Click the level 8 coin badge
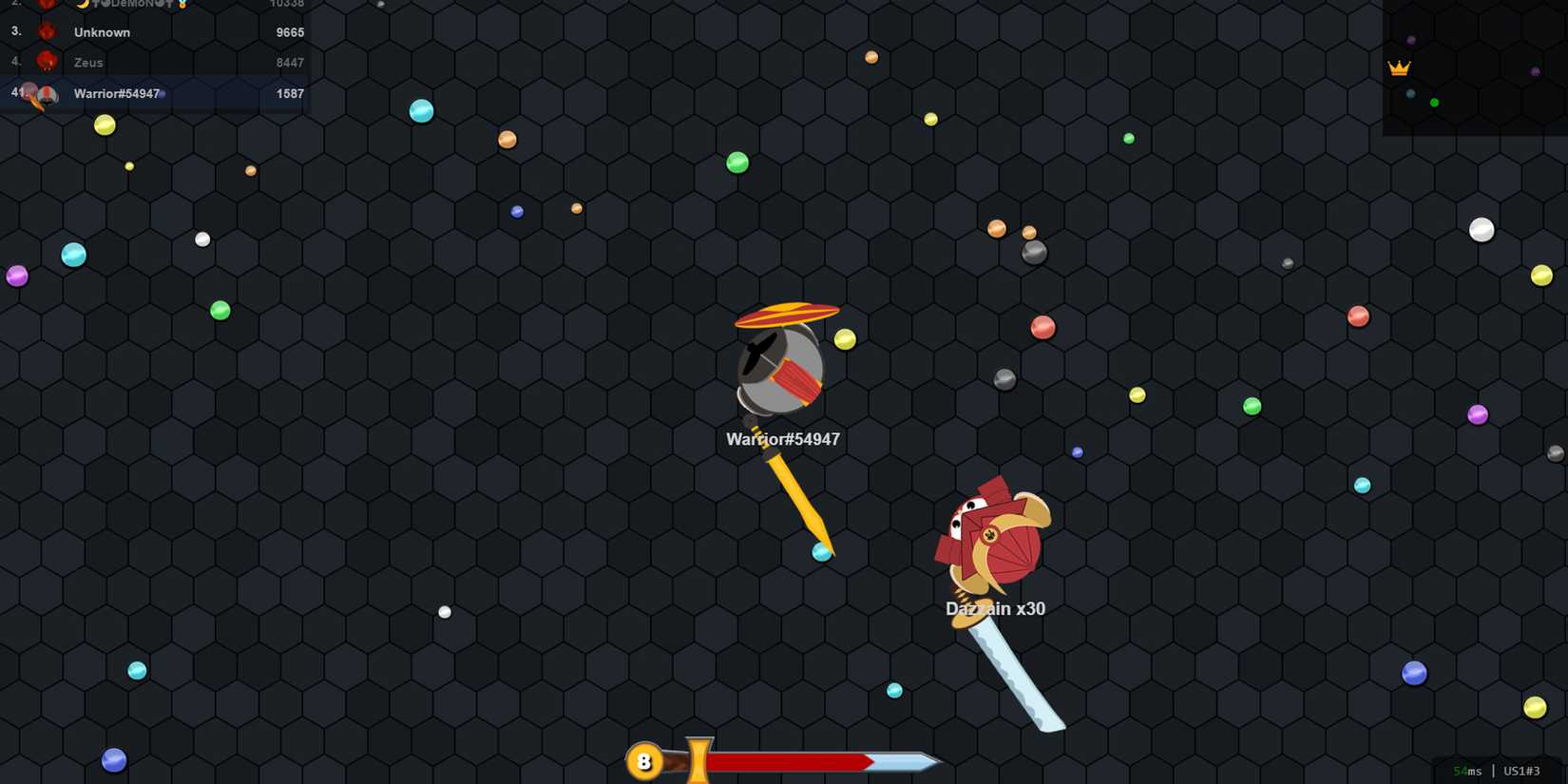1568x784 pixels. pyautogui.click(x=645, y=760)
